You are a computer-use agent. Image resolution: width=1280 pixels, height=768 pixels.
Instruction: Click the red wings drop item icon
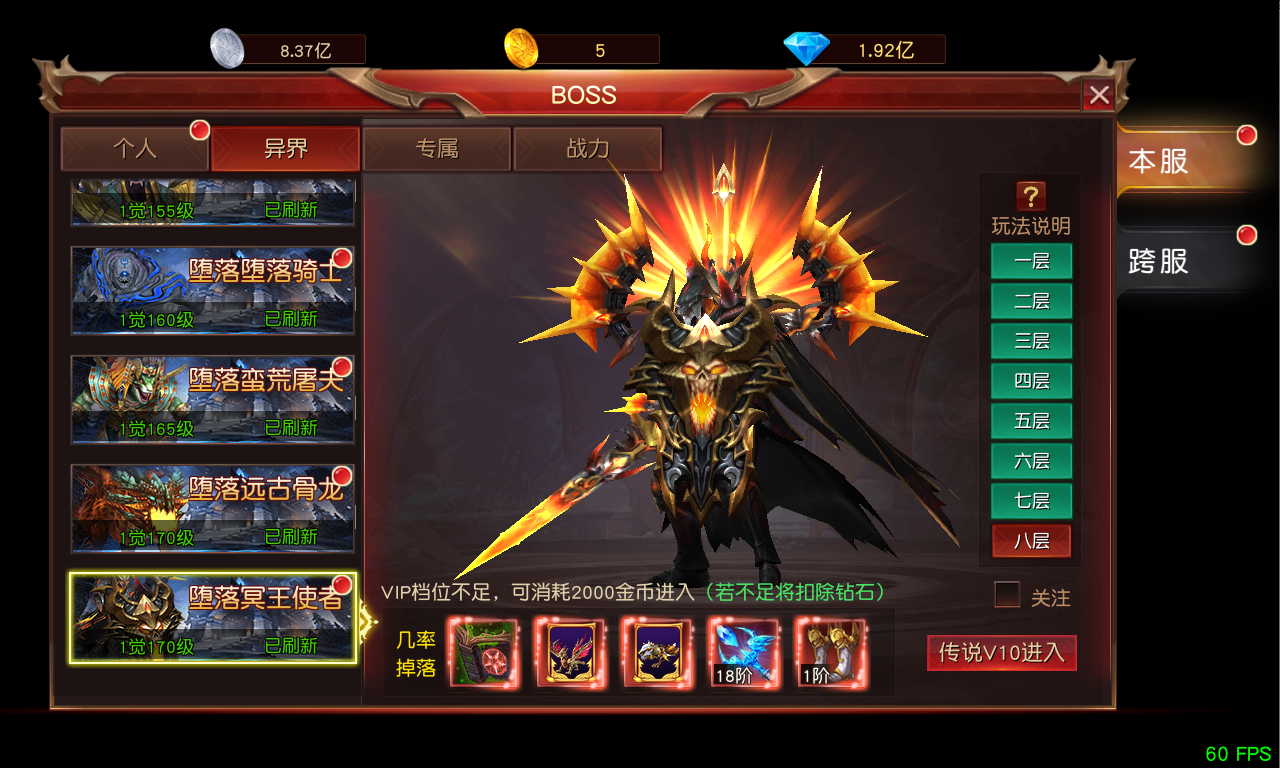pyautogui.click(x=571, y=654)
